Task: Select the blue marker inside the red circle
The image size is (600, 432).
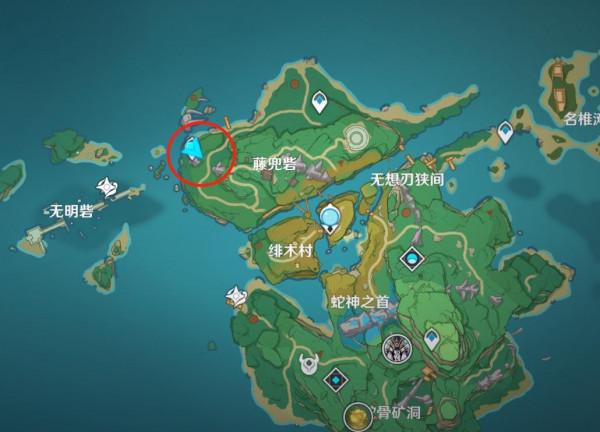Action: pyautogui.click(x=192, y=151)
